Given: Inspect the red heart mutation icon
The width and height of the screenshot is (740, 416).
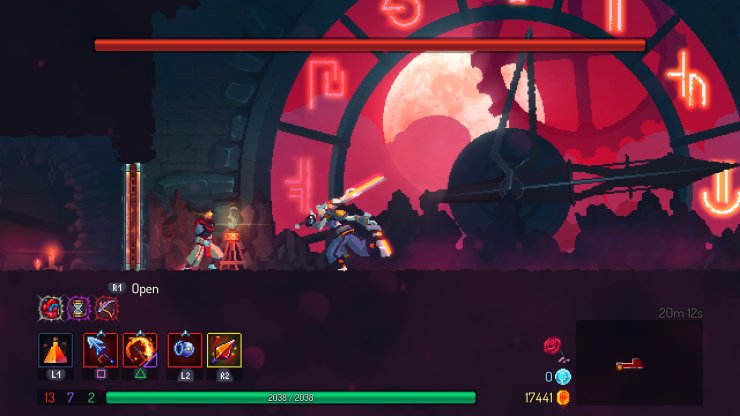Looking at the screenshot, I should pos(50,308).
